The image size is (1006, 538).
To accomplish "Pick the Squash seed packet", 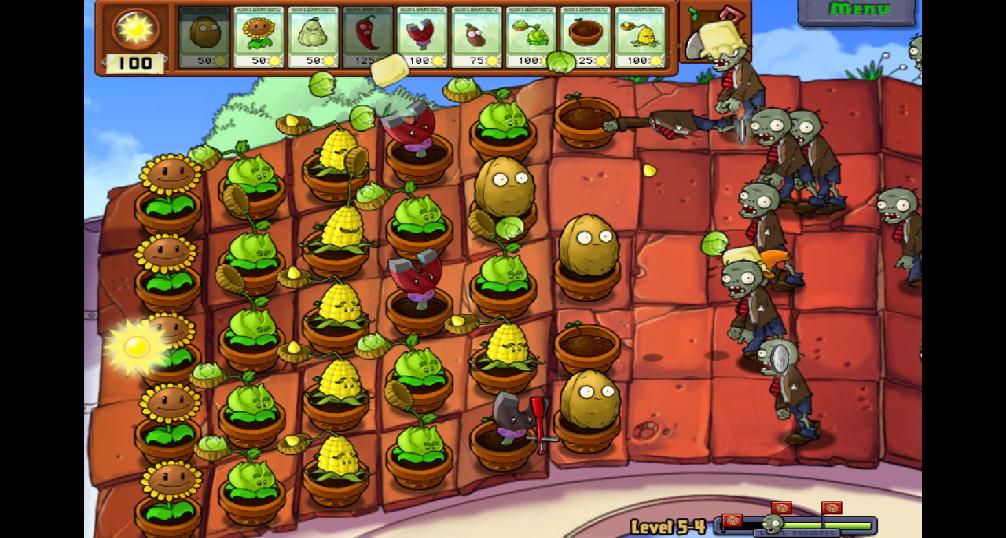I will 313,37.
